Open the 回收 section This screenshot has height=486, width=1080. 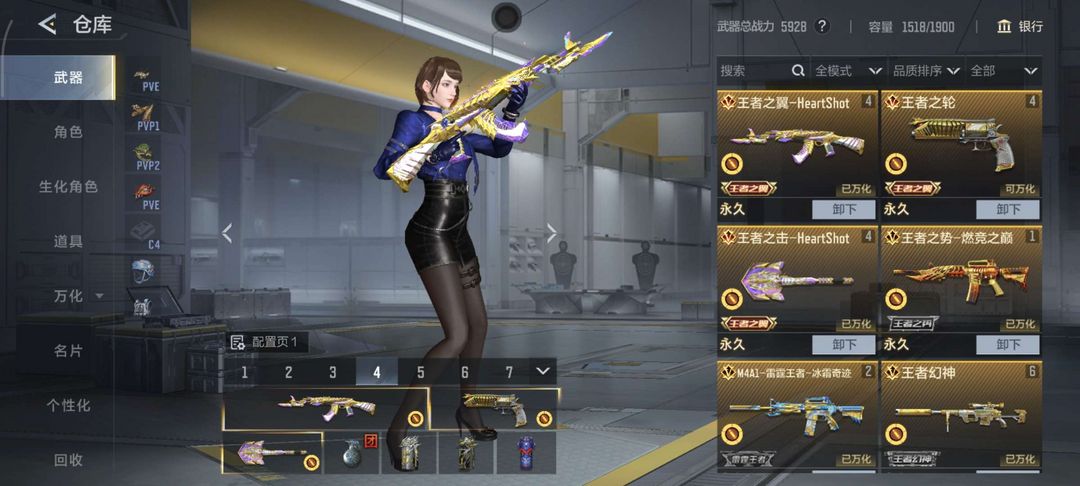68,460
